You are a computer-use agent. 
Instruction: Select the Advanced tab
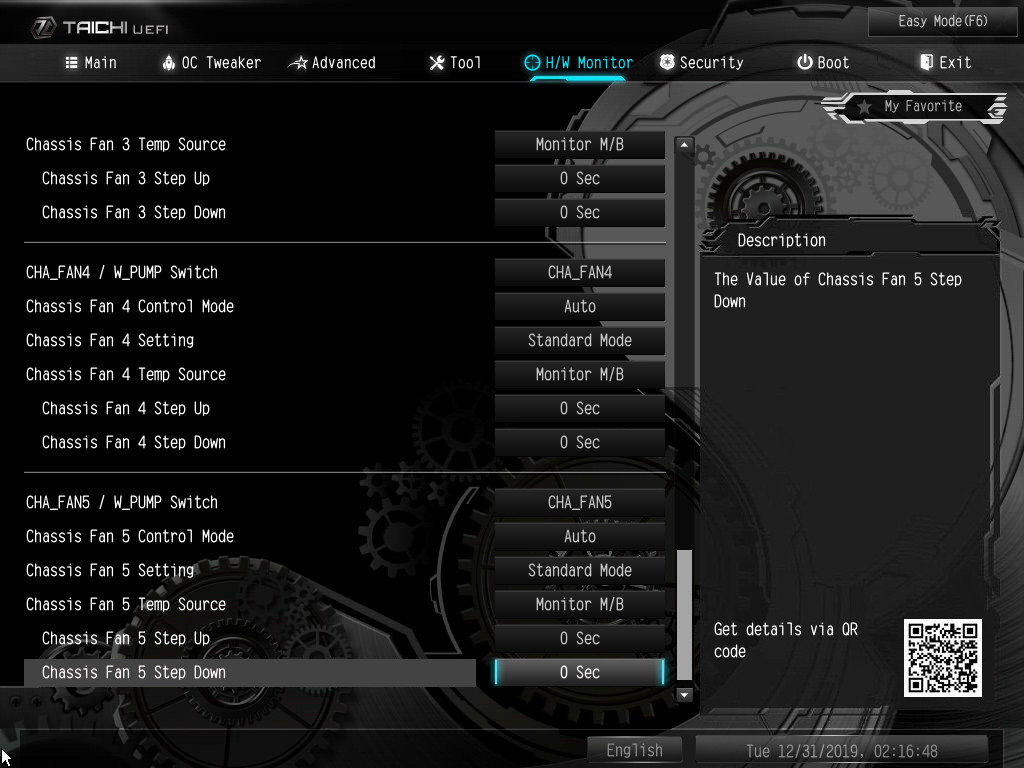click(332, 63)
